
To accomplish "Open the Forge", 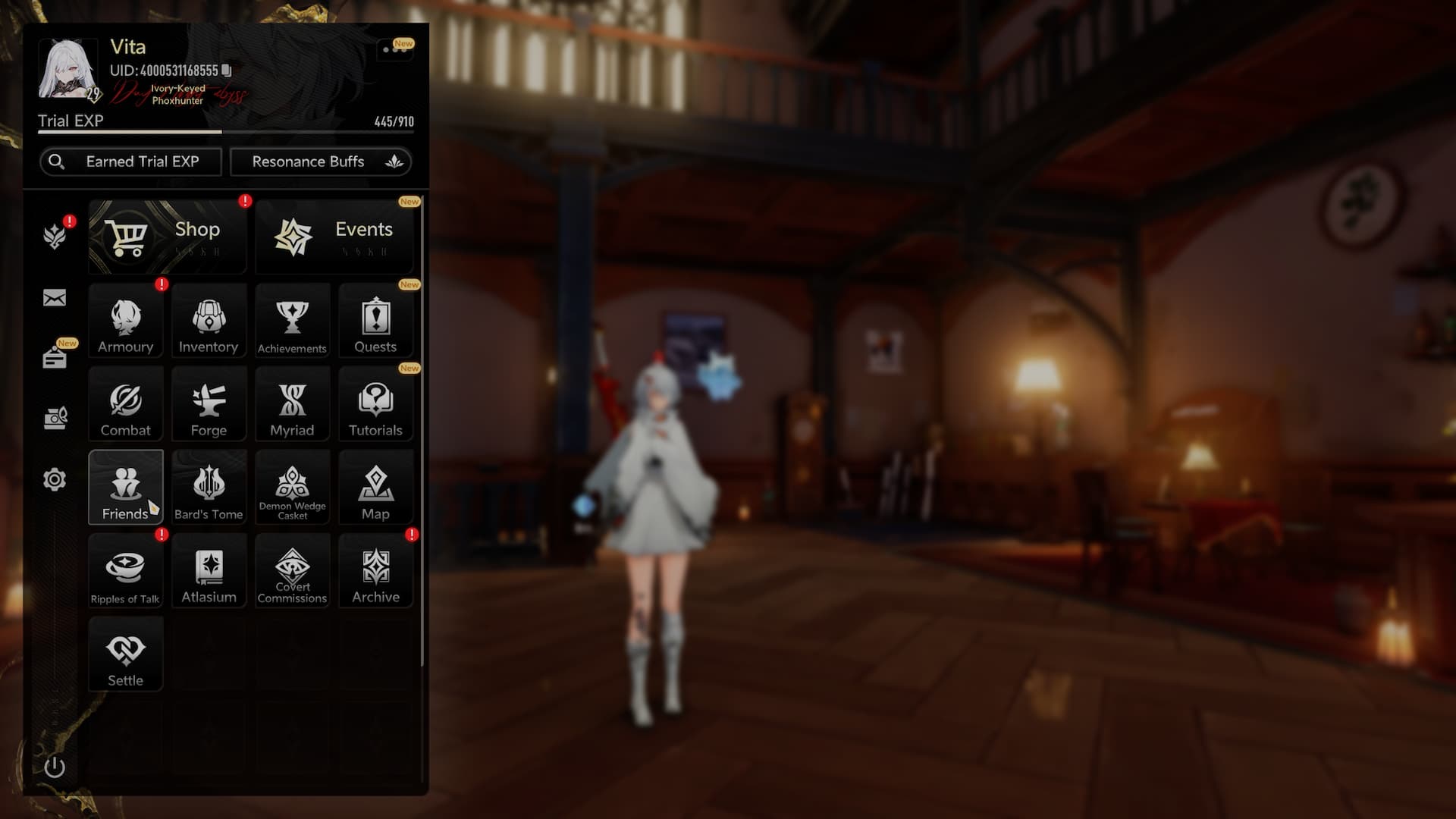I will 209,404.
